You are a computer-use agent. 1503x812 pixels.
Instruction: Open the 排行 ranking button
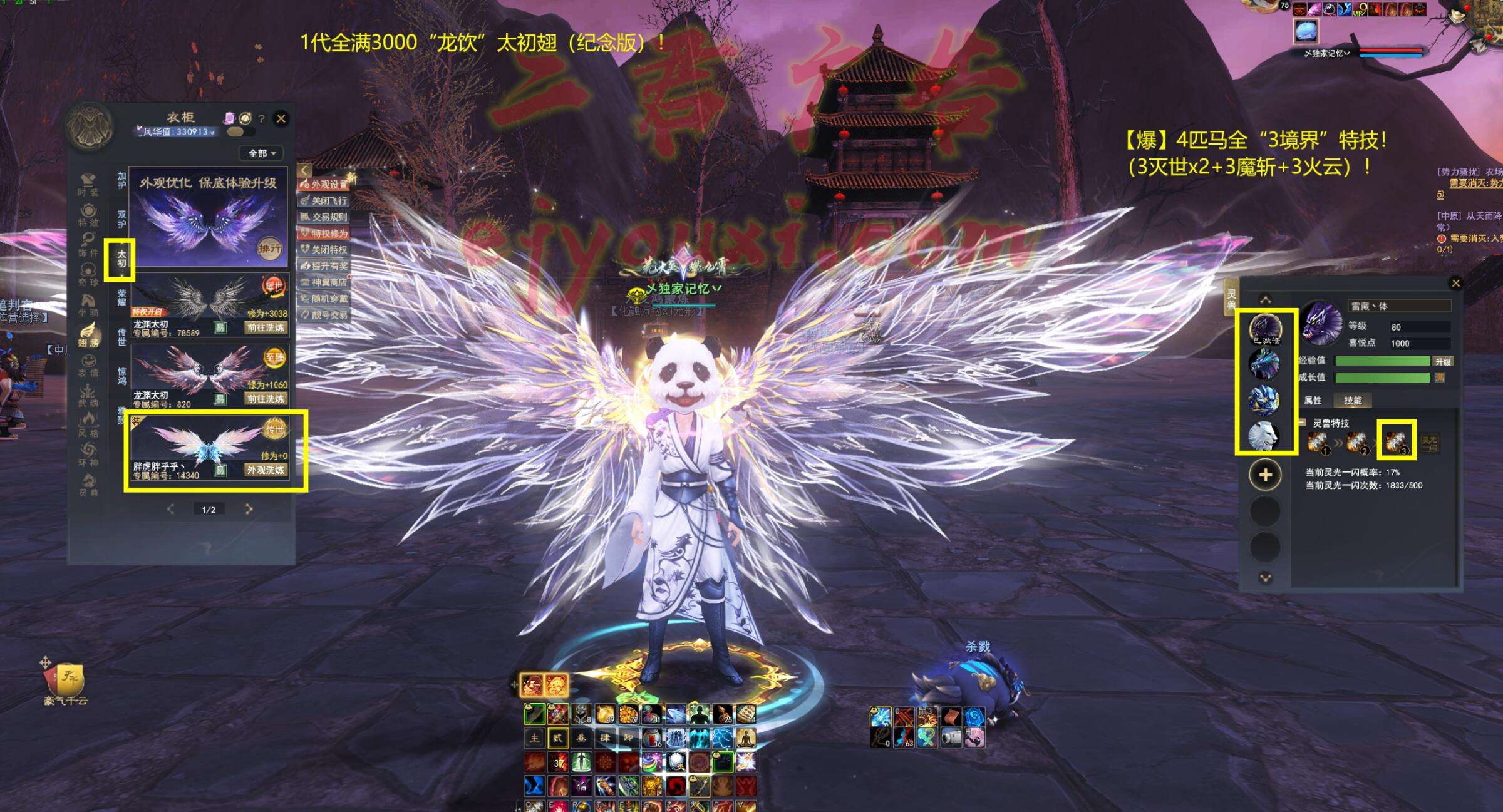(270, 249)
